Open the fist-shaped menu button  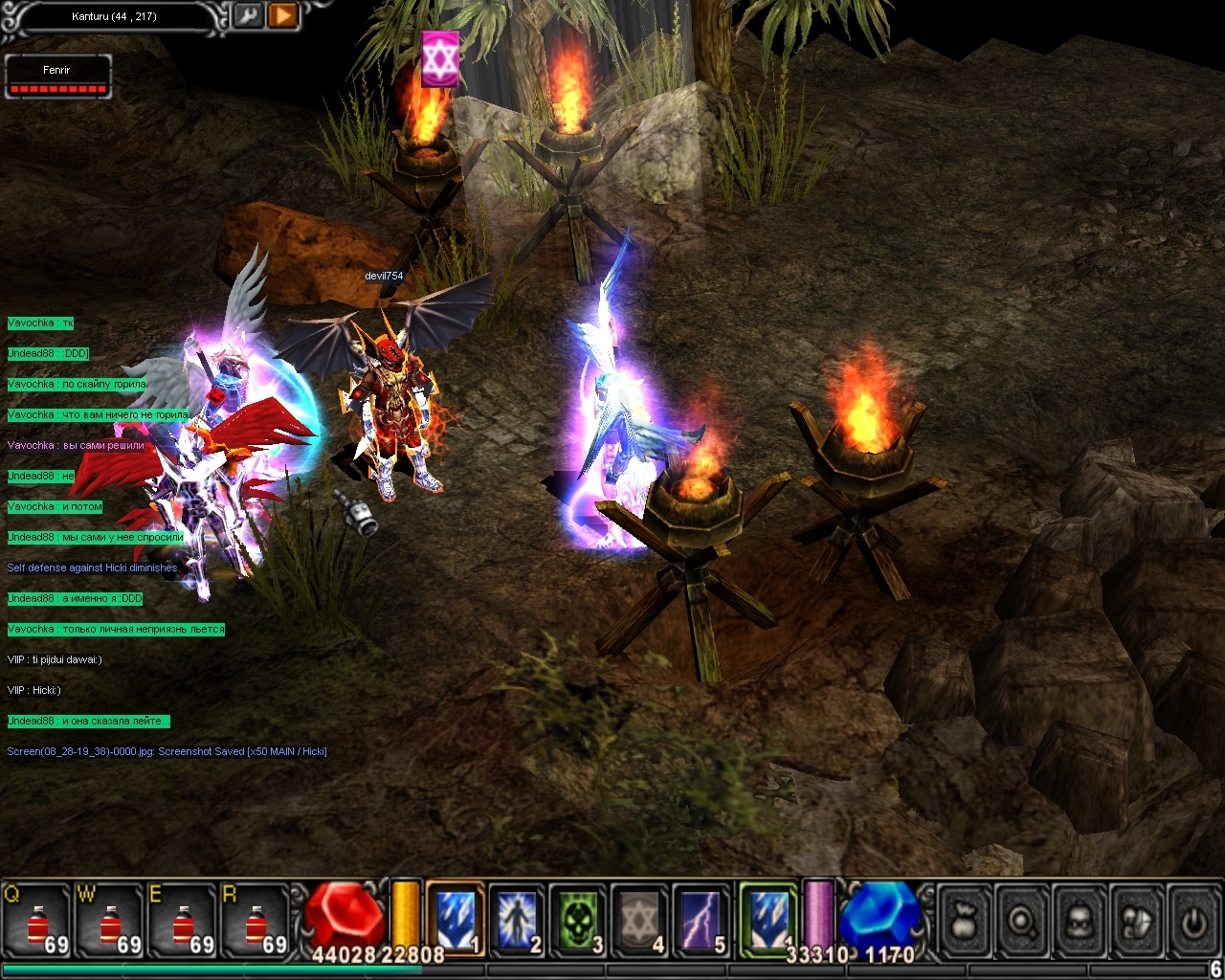[x=1137, y=922]
